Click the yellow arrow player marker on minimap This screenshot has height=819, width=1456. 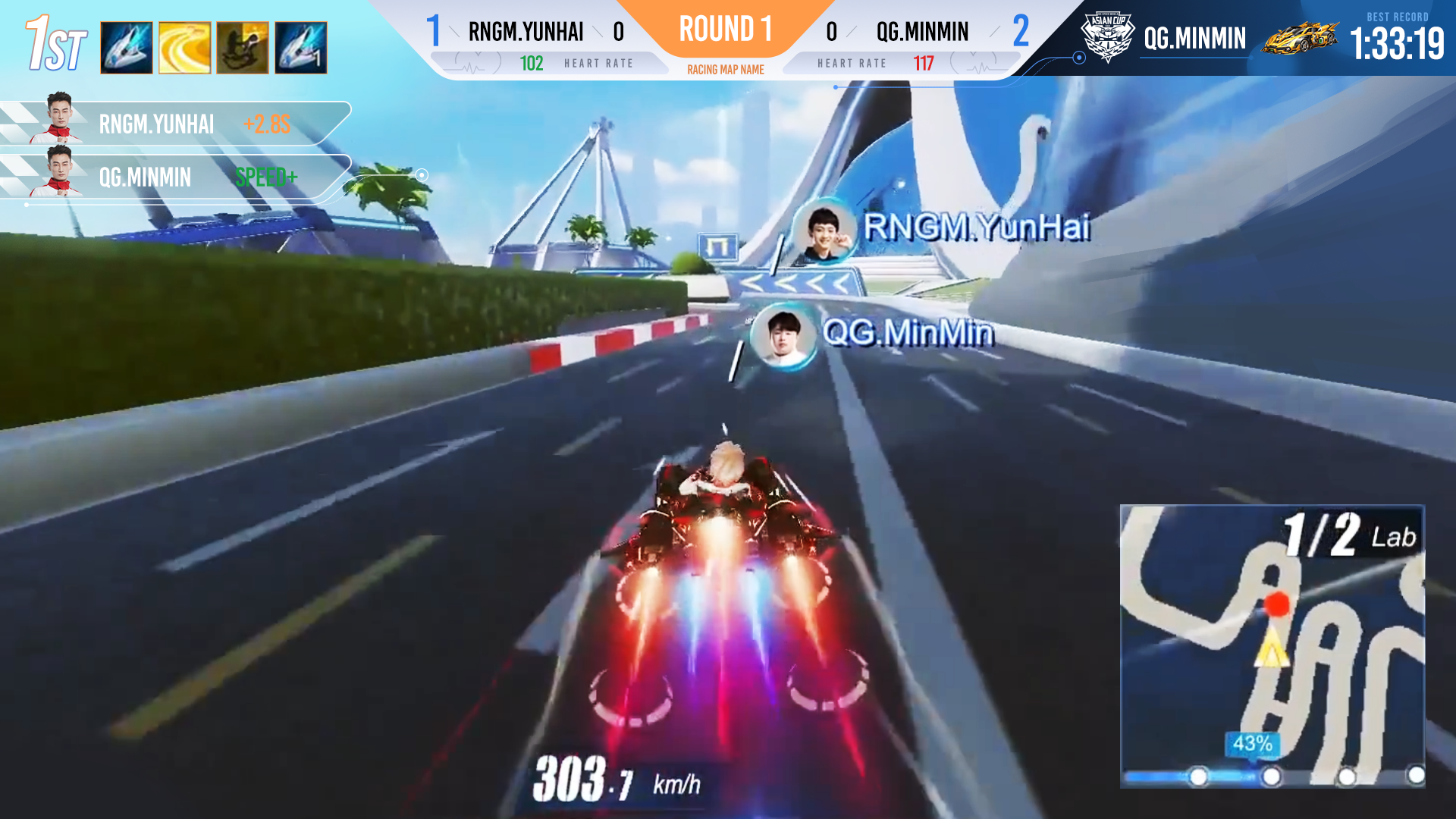pos(1271,651)
